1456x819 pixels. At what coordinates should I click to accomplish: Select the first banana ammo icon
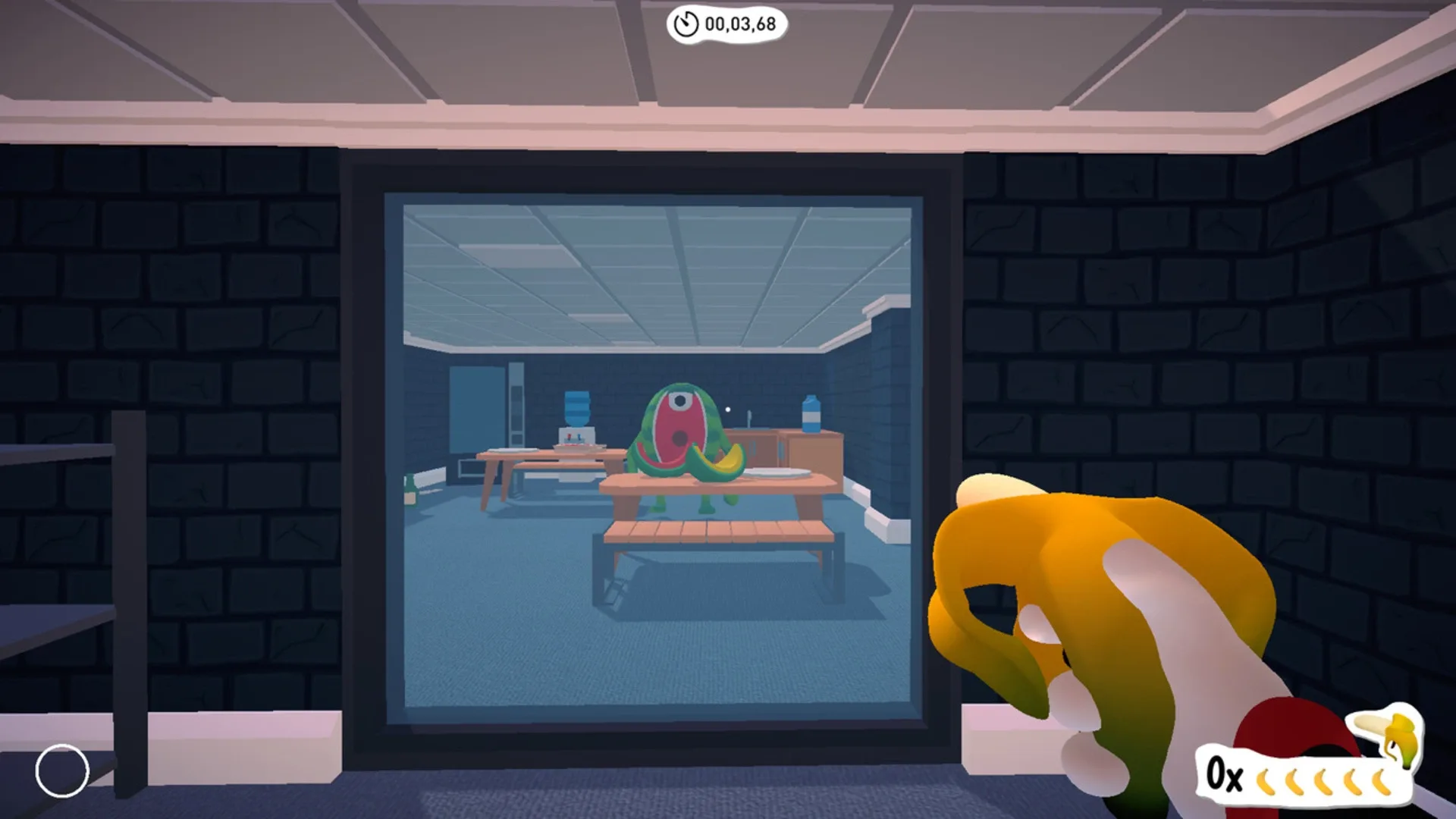1266,781
